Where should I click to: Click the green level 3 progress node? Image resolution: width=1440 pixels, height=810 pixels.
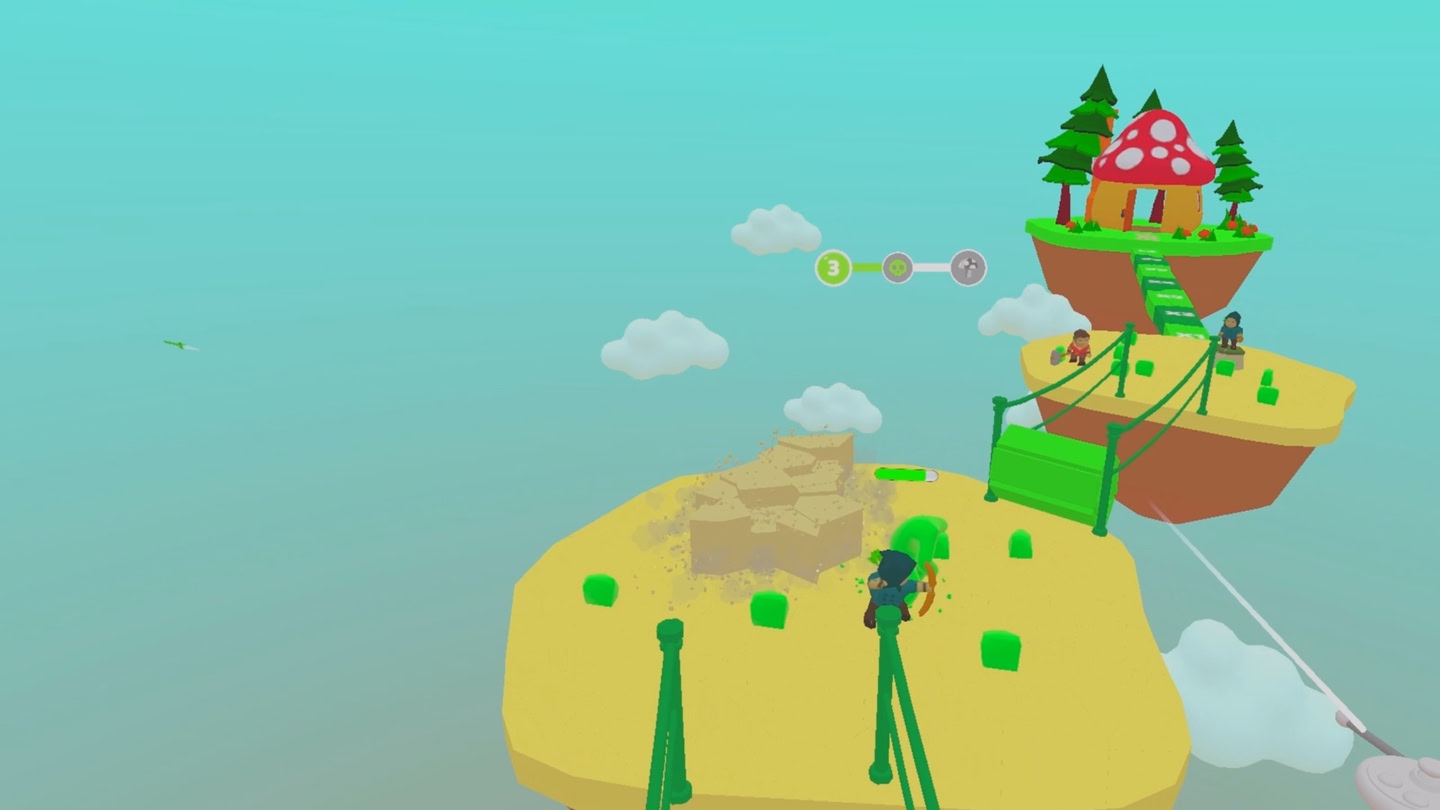tap(833, 268)
